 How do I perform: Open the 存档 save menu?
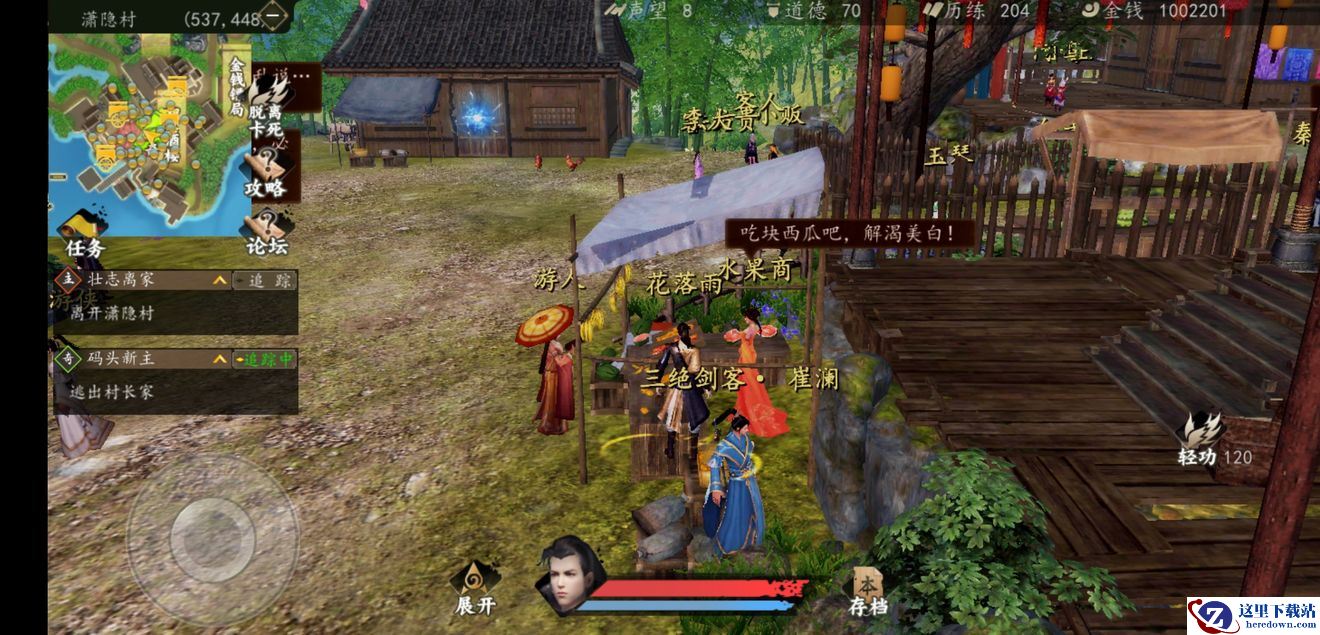pos(867,592)
